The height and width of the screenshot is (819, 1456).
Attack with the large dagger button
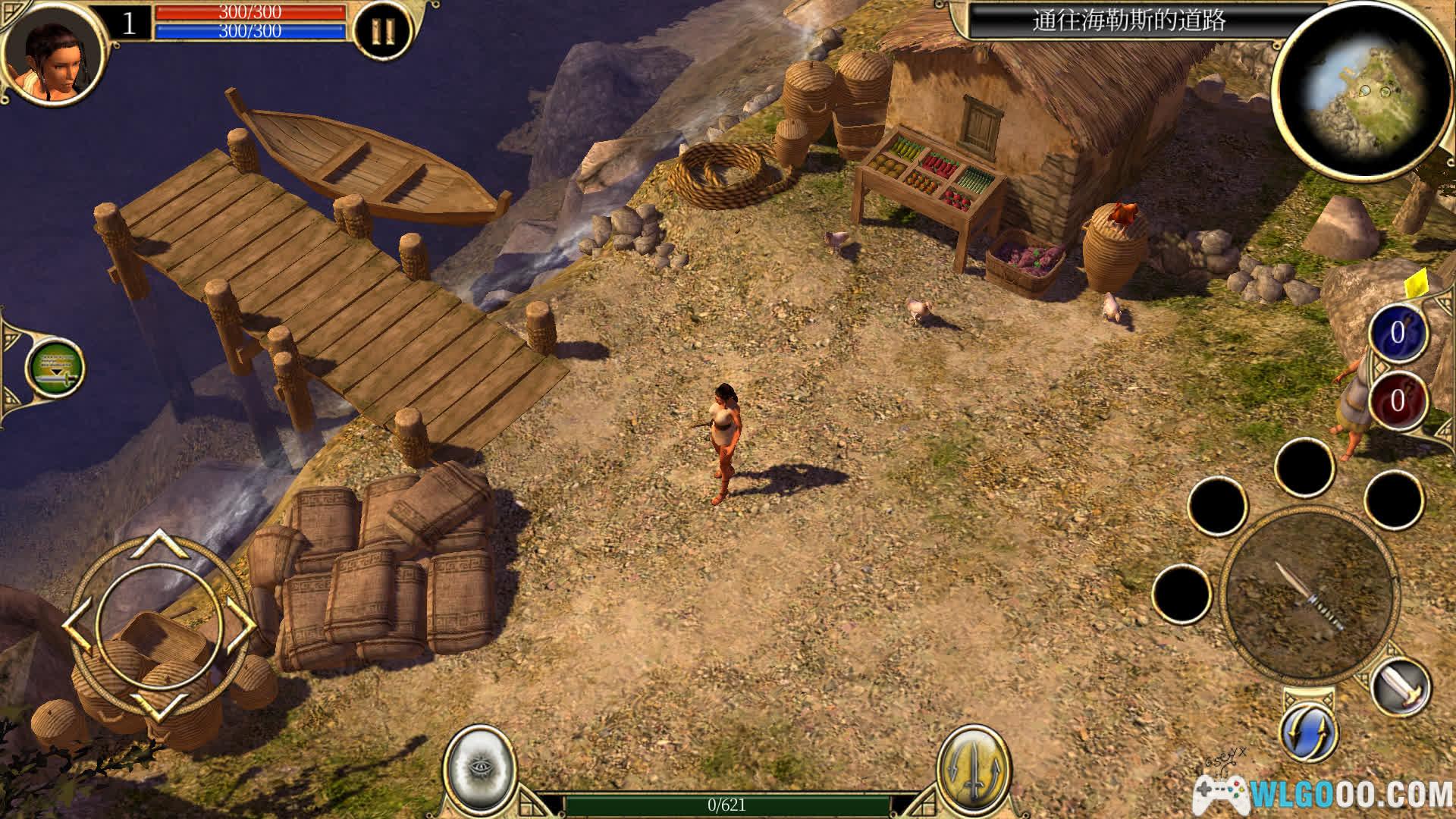[x=1310, y=595]
